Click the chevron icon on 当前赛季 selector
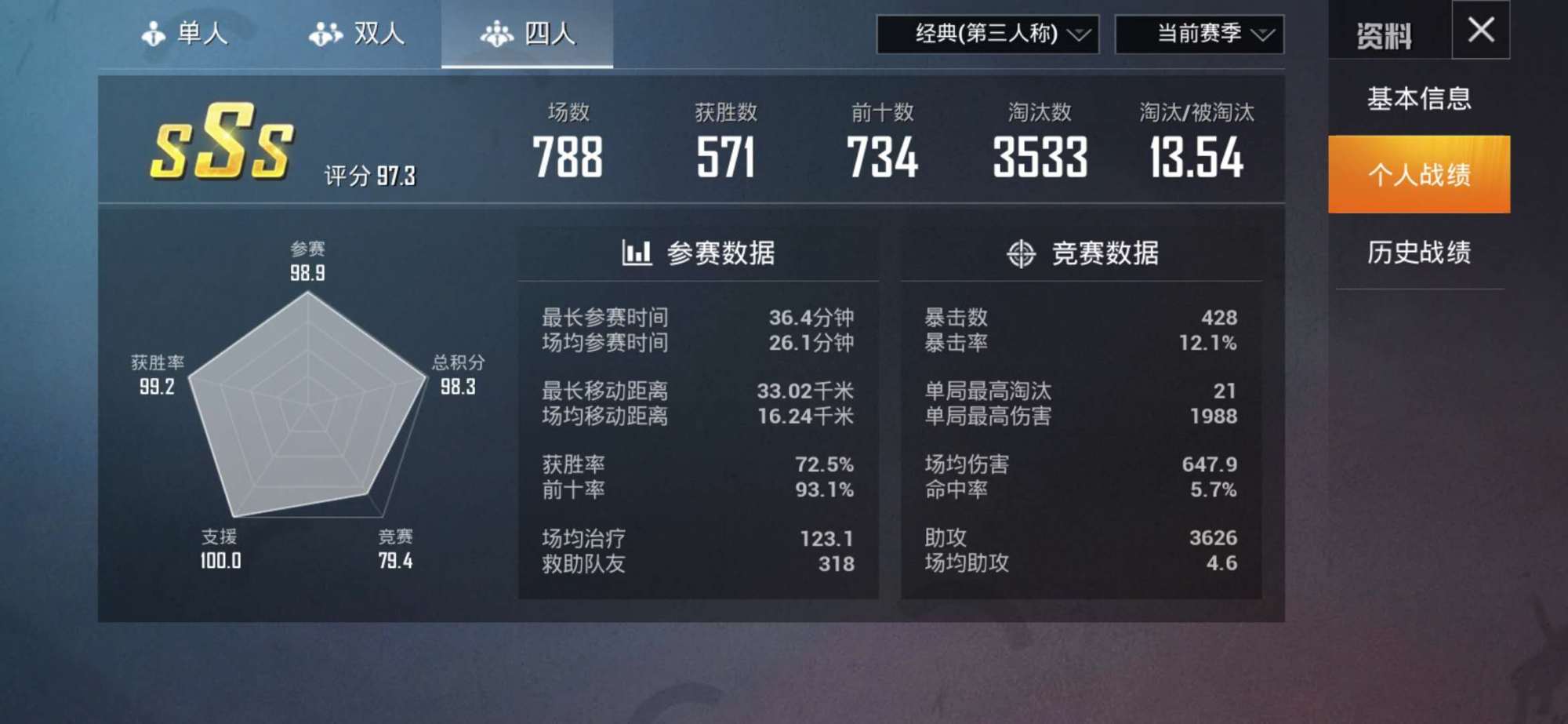 tap(1265, 35)
